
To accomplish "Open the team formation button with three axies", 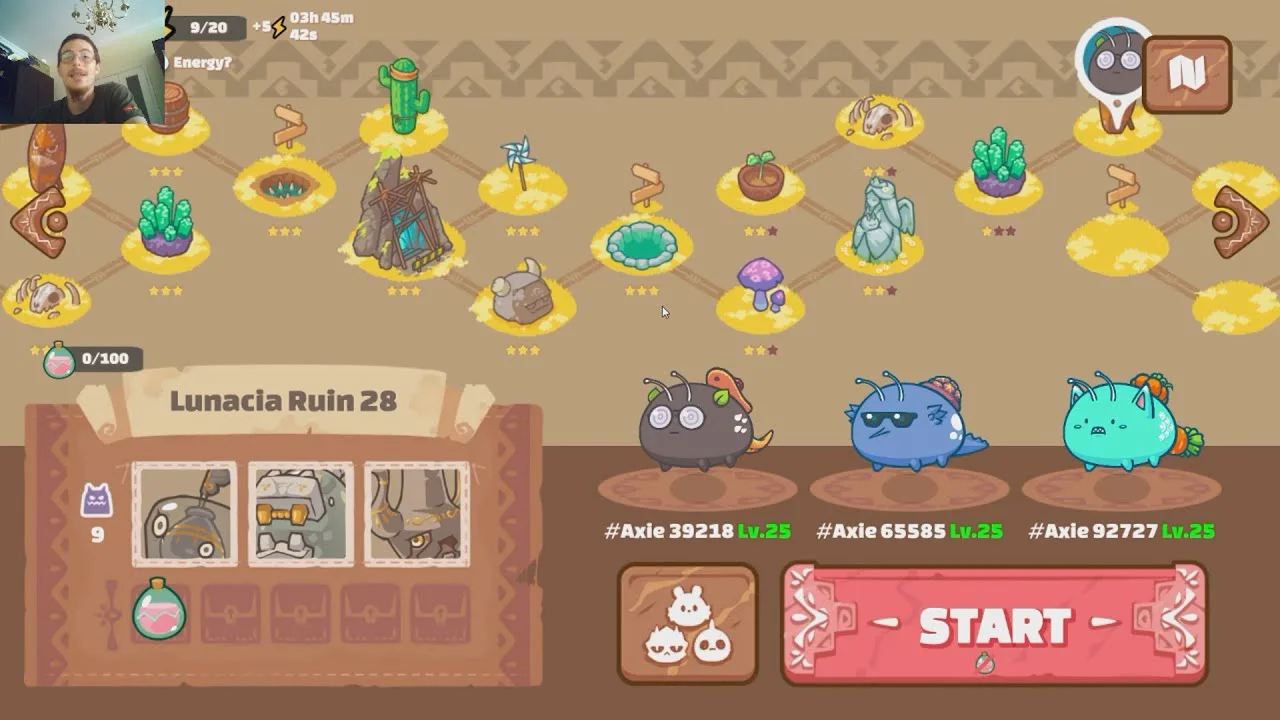I will tap(688, 625).
